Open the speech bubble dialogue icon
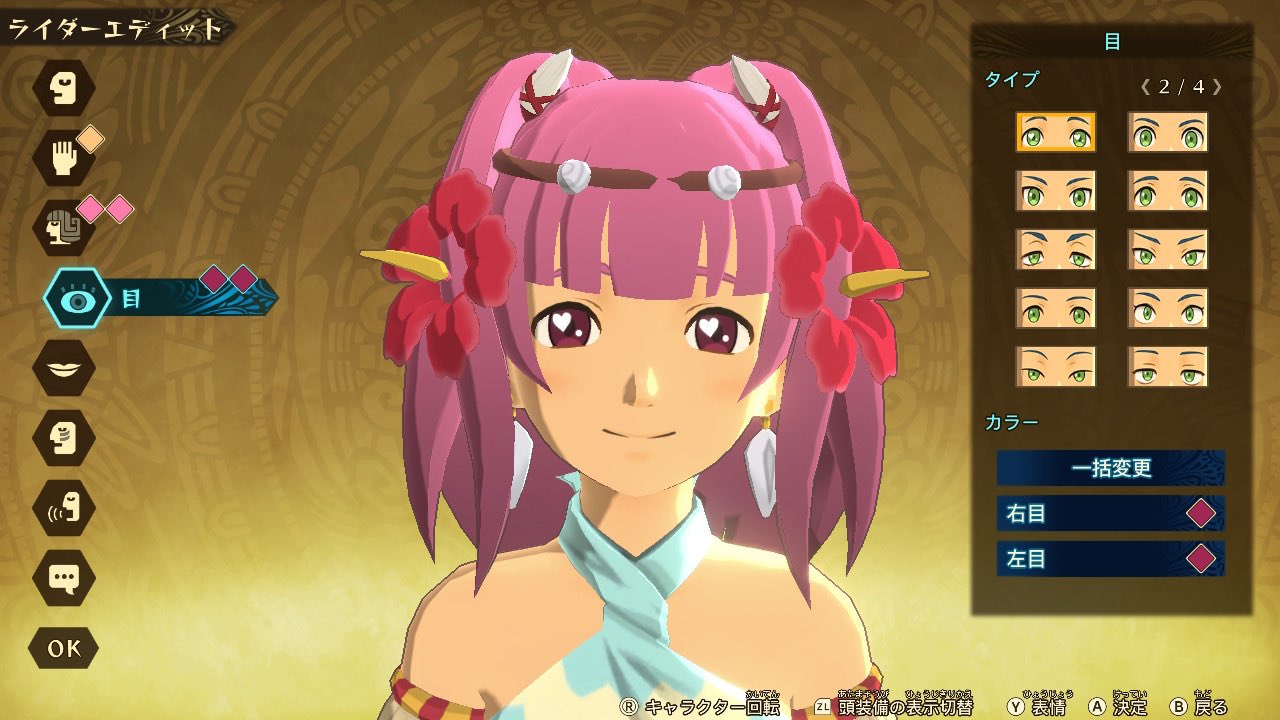 pos(64,577)
